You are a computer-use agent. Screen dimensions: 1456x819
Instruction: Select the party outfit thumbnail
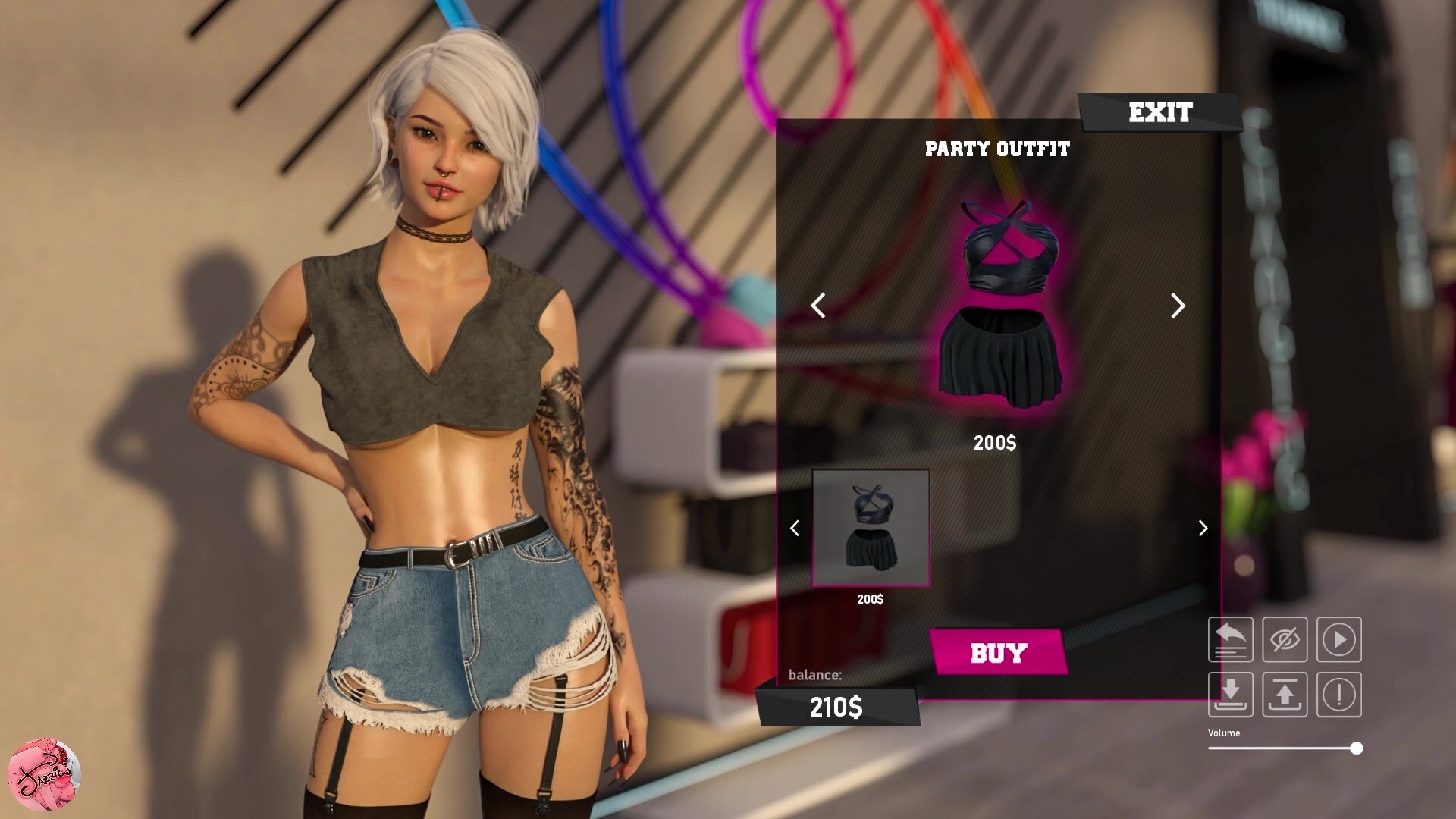[x=871, y=528]
